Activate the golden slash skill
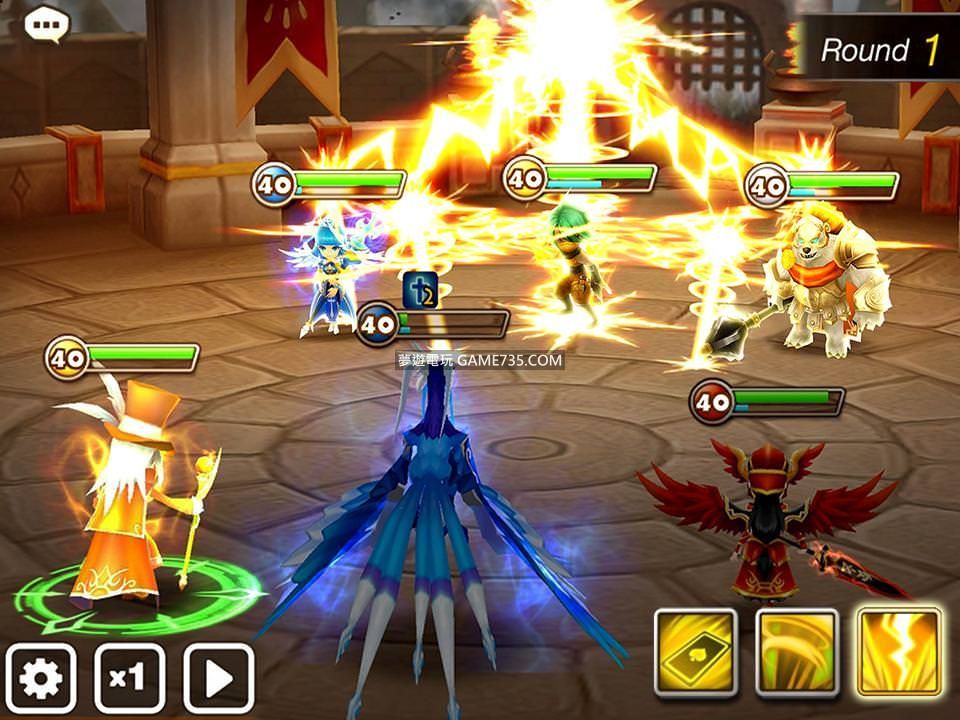Screen dimensions: 960x720 click(797, 652)
